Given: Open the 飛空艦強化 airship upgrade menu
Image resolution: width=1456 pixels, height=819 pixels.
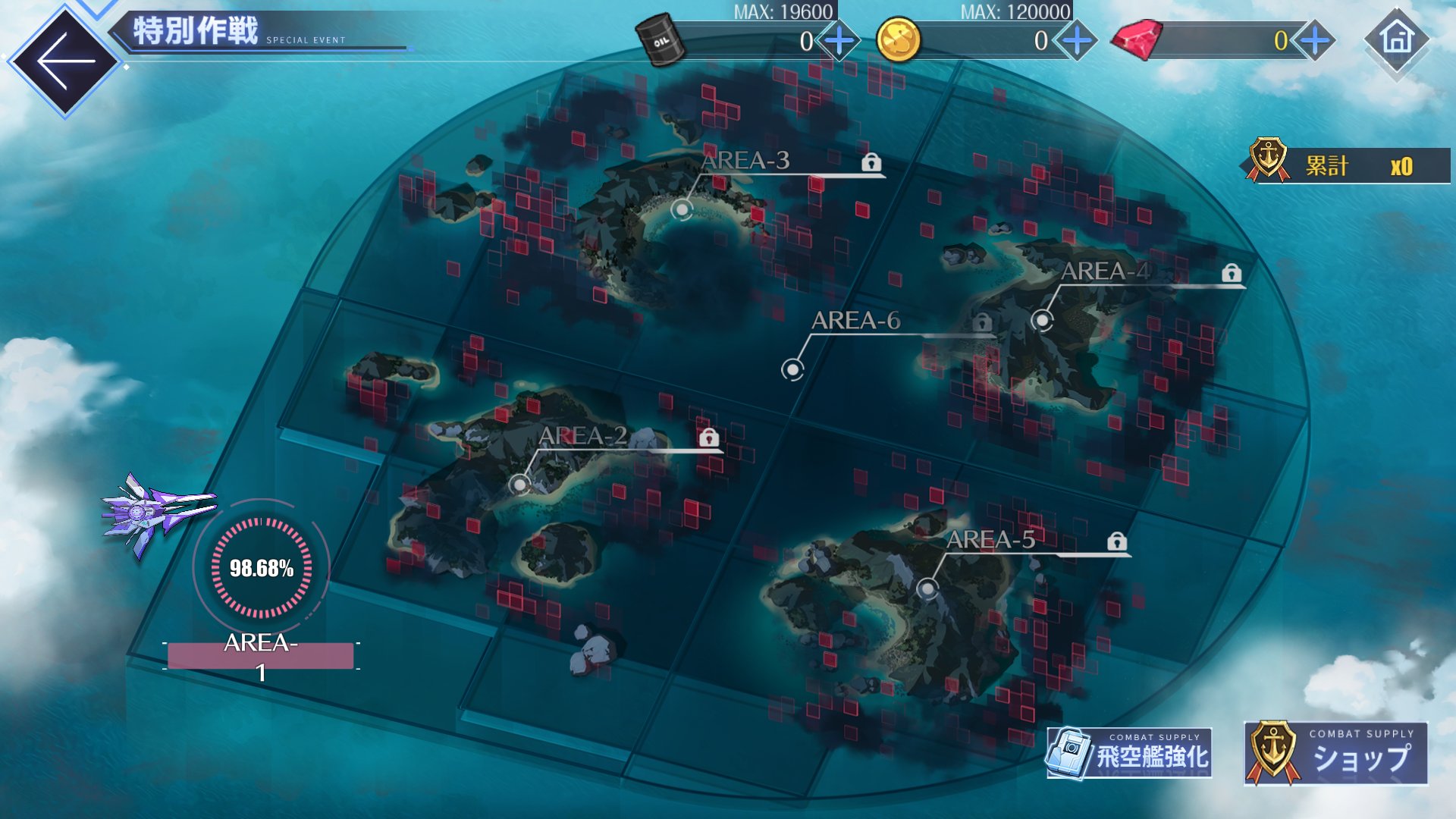Looking at the screenshot, I should click(1129, 753).
